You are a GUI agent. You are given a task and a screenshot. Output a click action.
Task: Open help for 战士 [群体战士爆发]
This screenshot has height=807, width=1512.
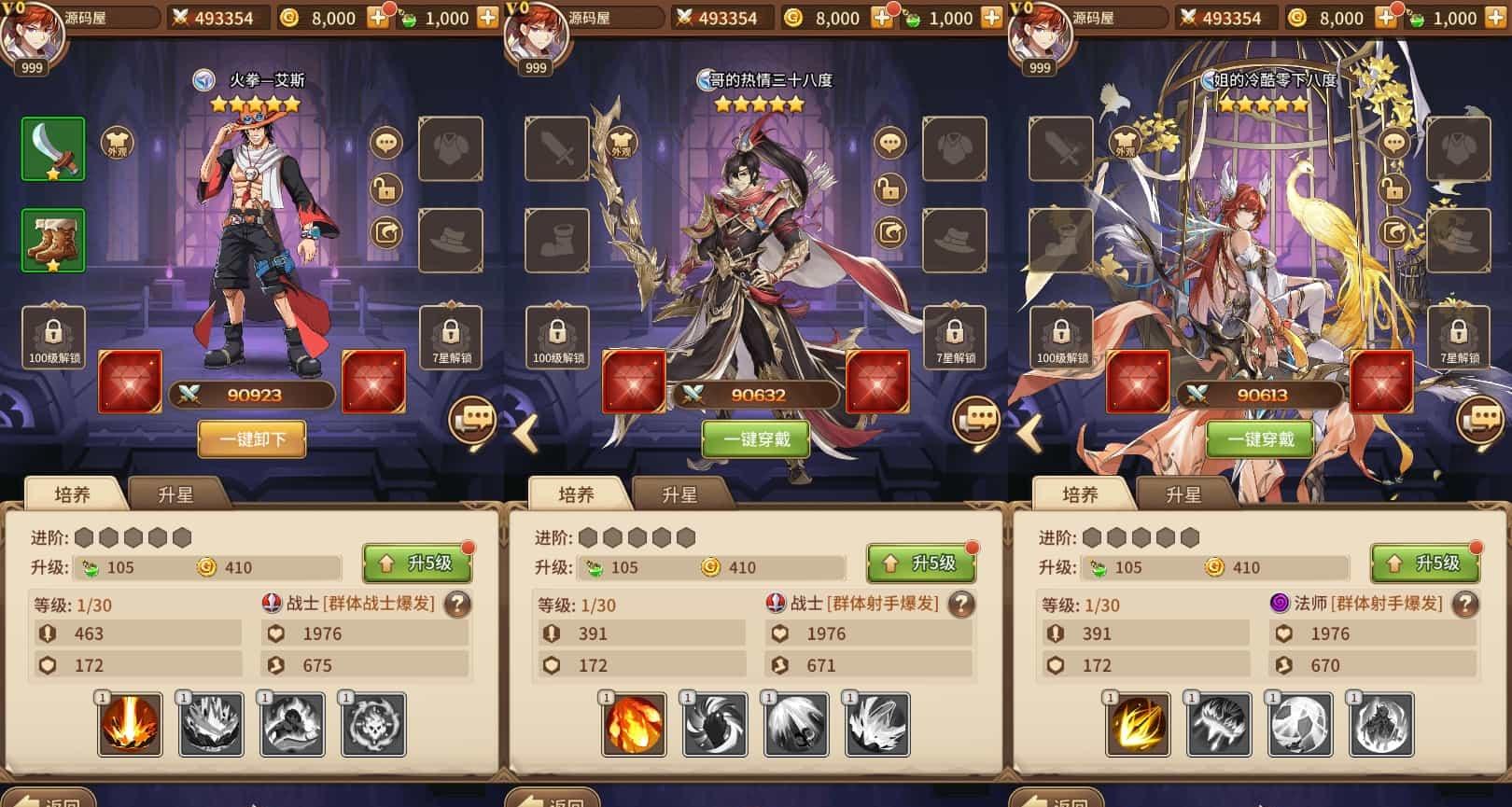(457, 605)
